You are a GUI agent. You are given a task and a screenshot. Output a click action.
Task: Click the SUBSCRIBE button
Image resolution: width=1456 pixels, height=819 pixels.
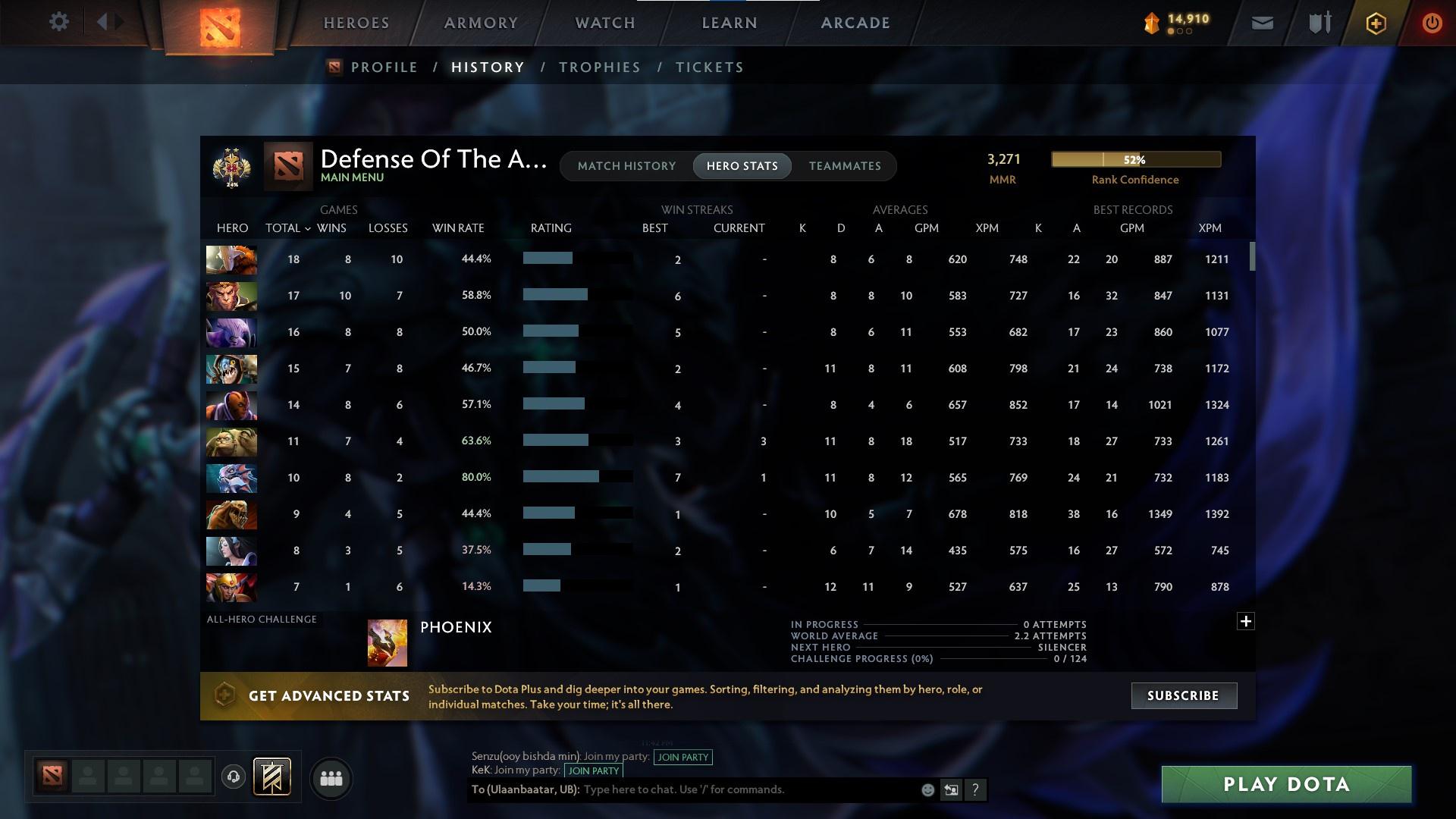click(1183, 695)
